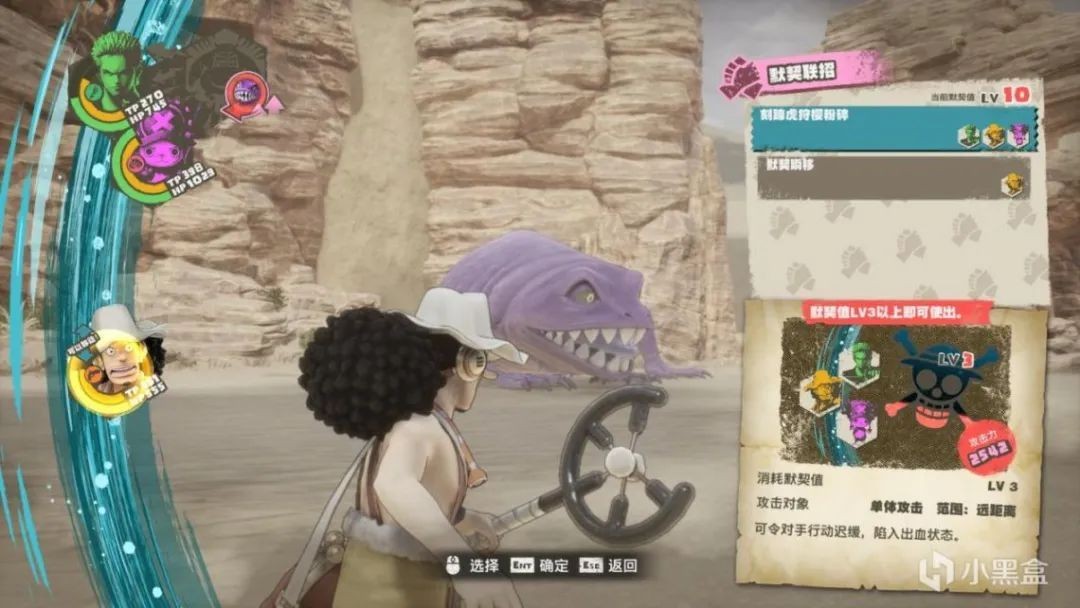Image resolution: width=1080 pixels, height=608 pixels.
Task: Click the 确定 confirm prompt
Action: tap(544, 566)
